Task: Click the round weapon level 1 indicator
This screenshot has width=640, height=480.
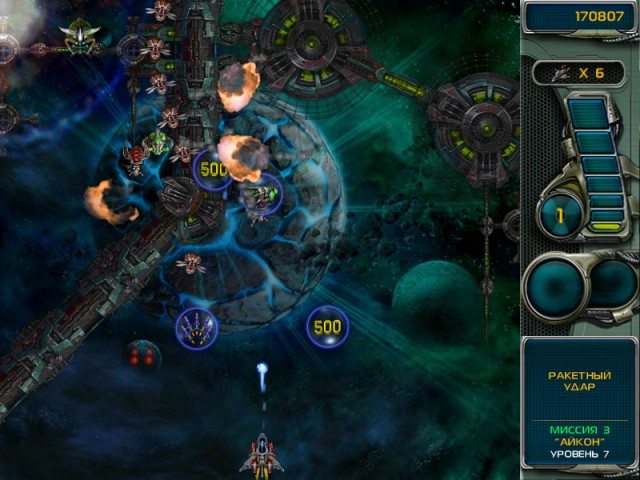Action: click(560, 213)
